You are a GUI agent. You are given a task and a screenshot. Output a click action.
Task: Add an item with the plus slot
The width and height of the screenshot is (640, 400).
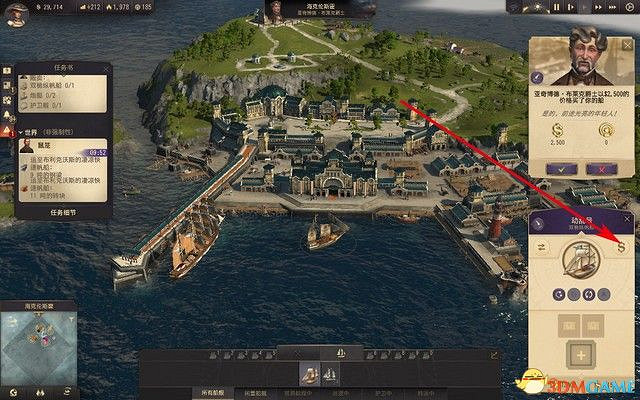tap(580, 356)
